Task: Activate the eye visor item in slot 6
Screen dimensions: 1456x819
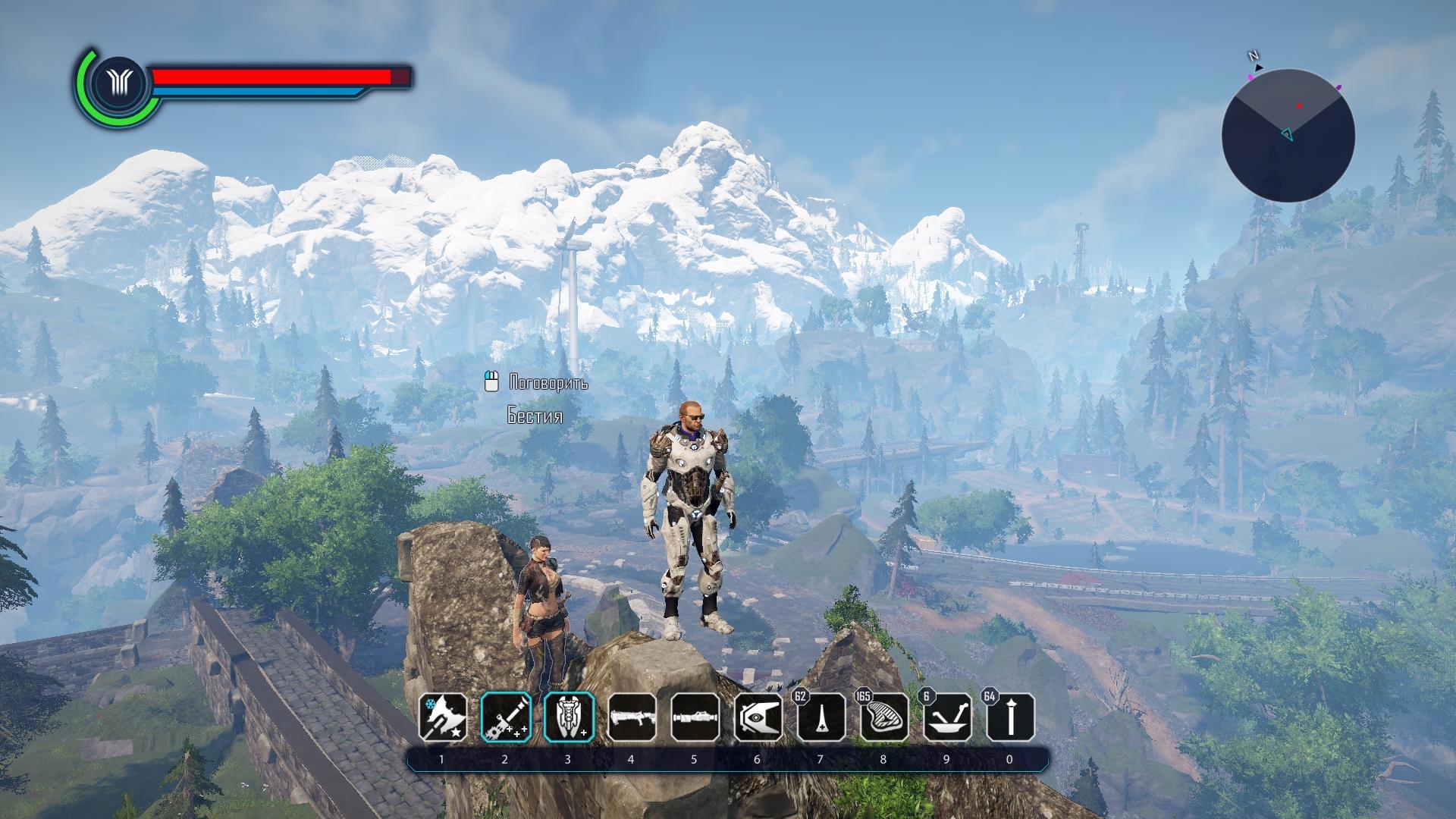Action: coord(758,717)
